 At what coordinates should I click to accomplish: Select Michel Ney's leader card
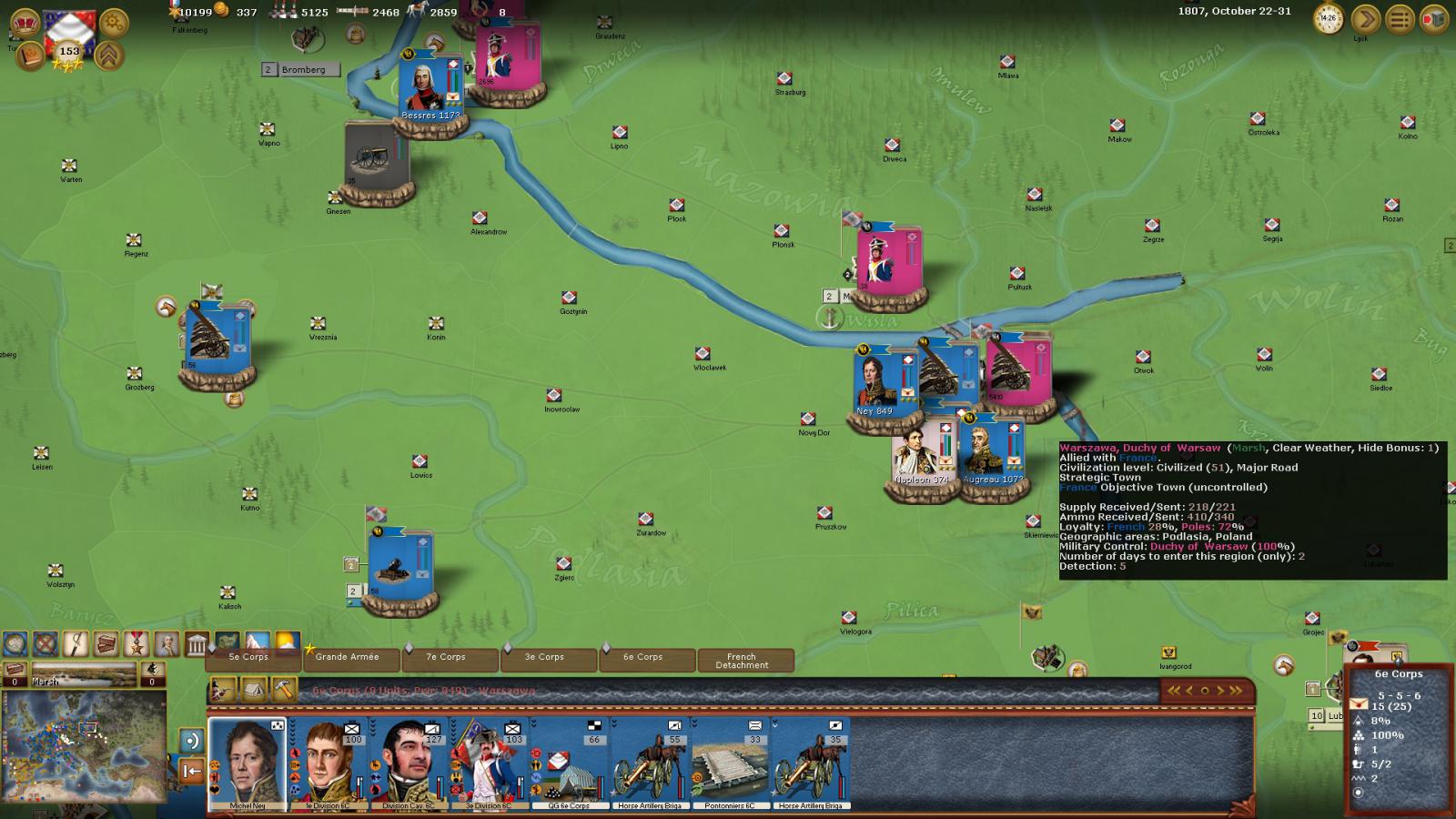click(x=248, y=763)
